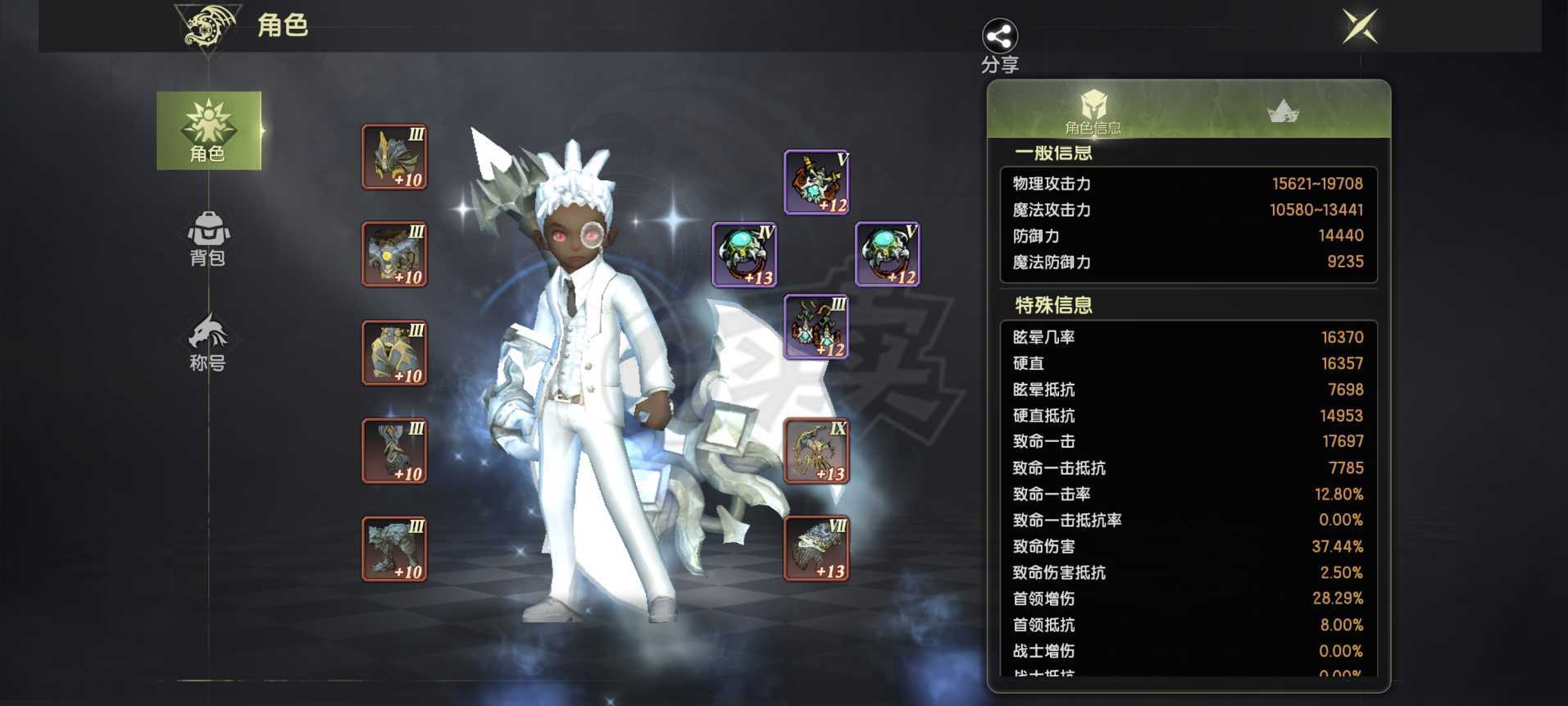Viewport: 1568px width, 706px height.
Task: Inspect the chest armor equipment slot
Action: (x=394, y=254)
